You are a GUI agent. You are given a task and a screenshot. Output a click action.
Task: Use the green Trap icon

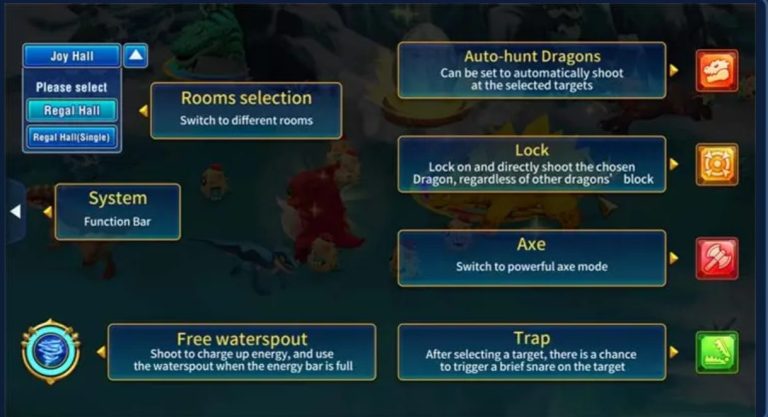716,352
